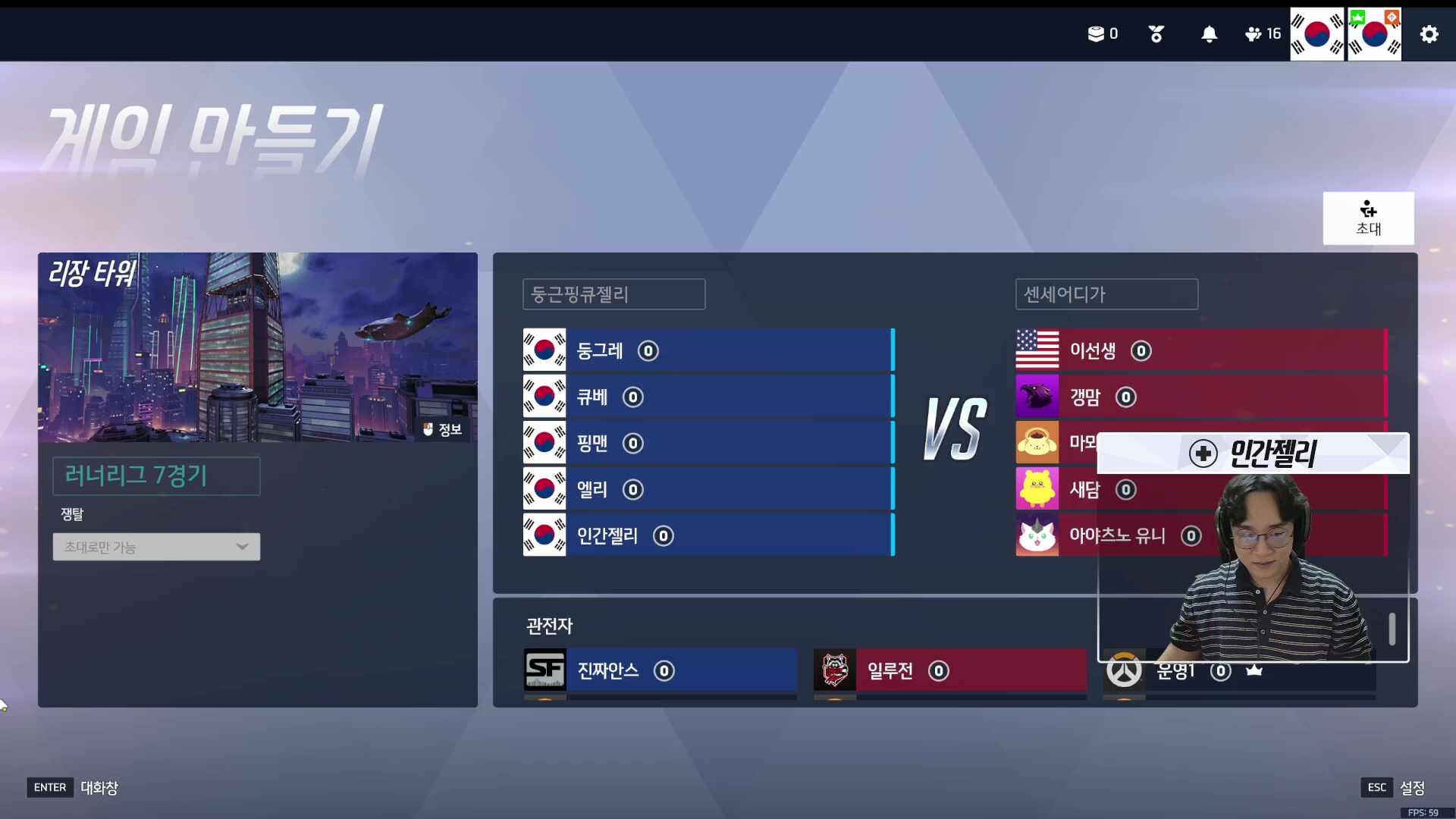Click the 러너리그 7경기 preset name field
The image size is (1456, 819).
pyautogui.click(x=155, y=475)
